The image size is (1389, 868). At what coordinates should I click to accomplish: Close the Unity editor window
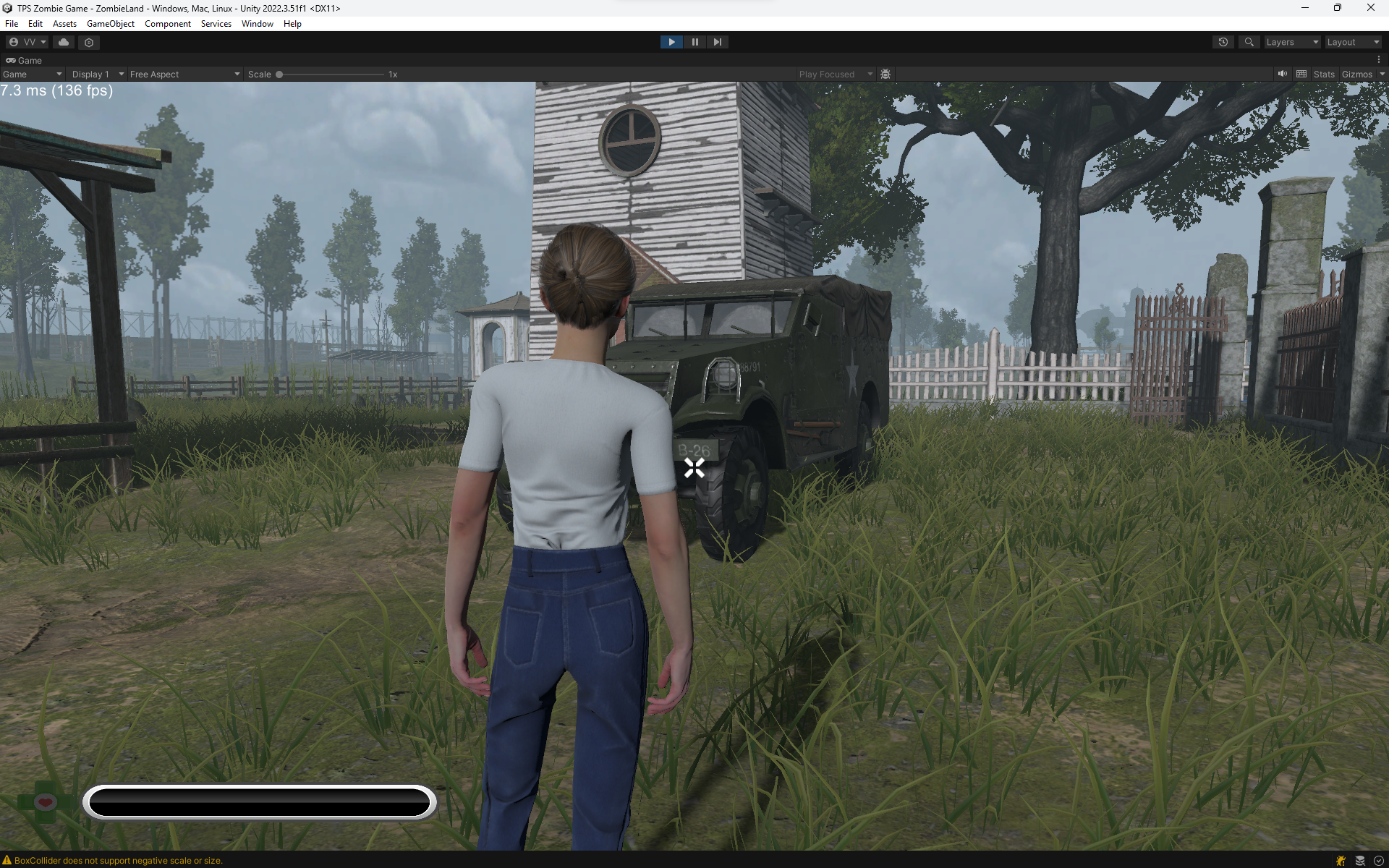tap(1370, 8)
